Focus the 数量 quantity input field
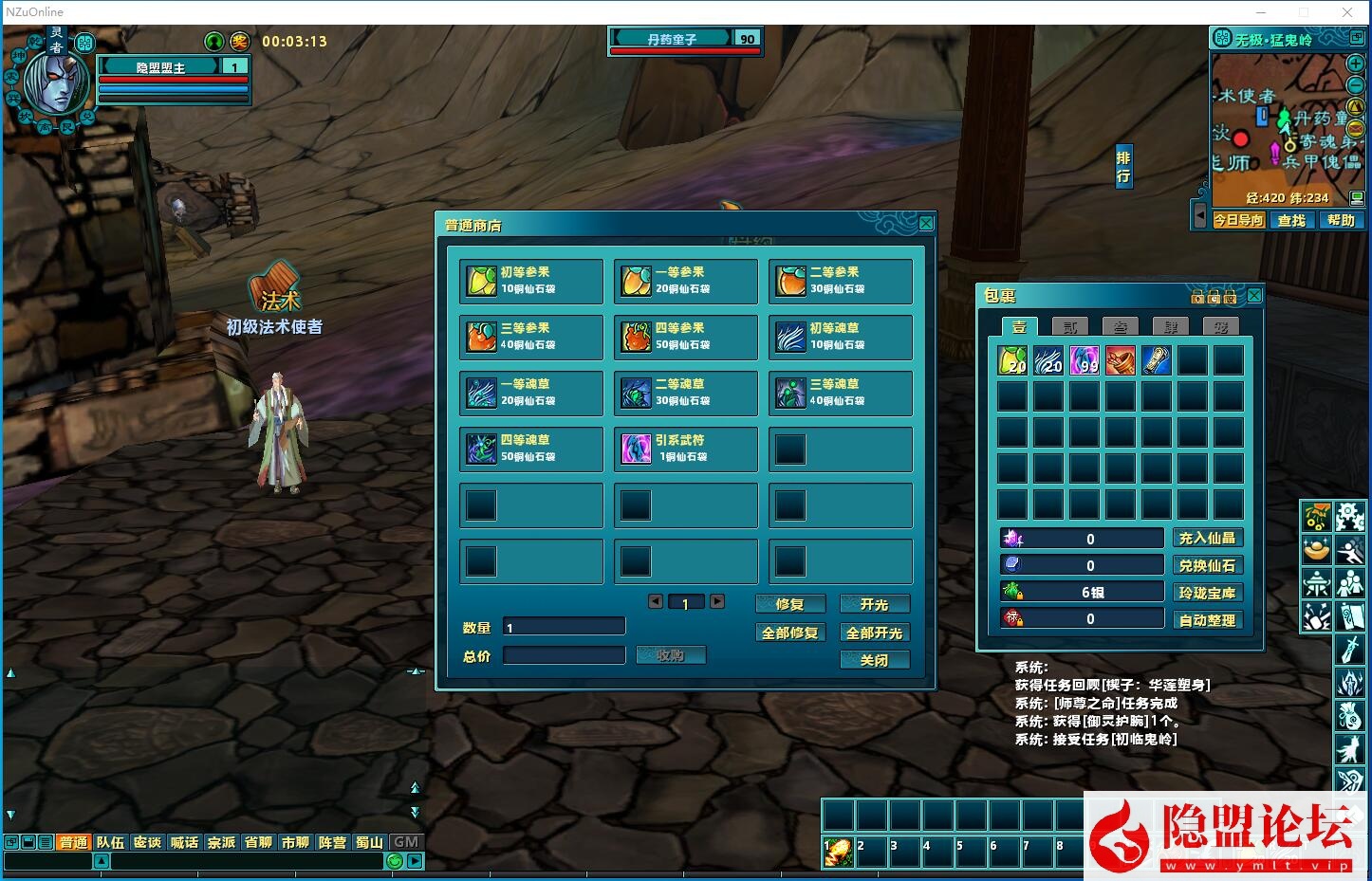The width and height of the screenshot is (1372, 881). pyautogui.click(x=564, y=627)
